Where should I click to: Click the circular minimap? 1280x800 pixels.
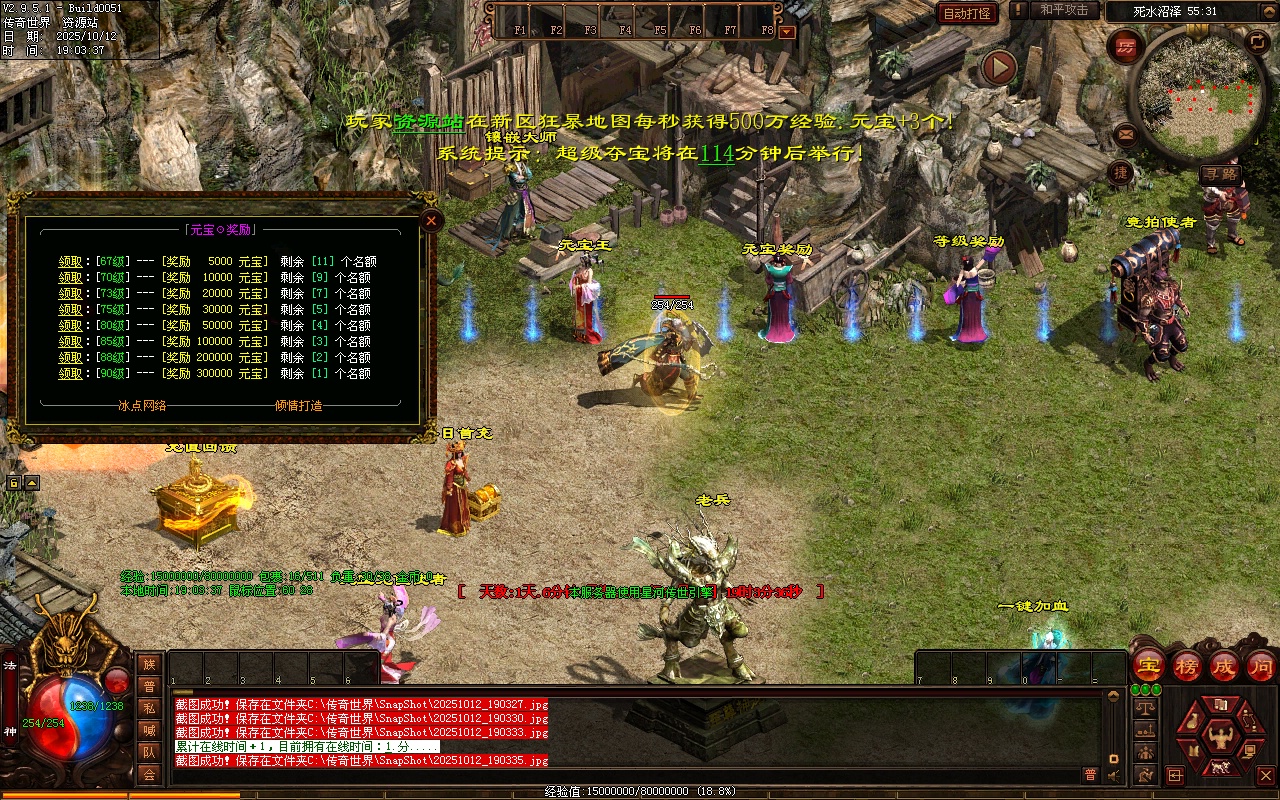[1197, 95]
